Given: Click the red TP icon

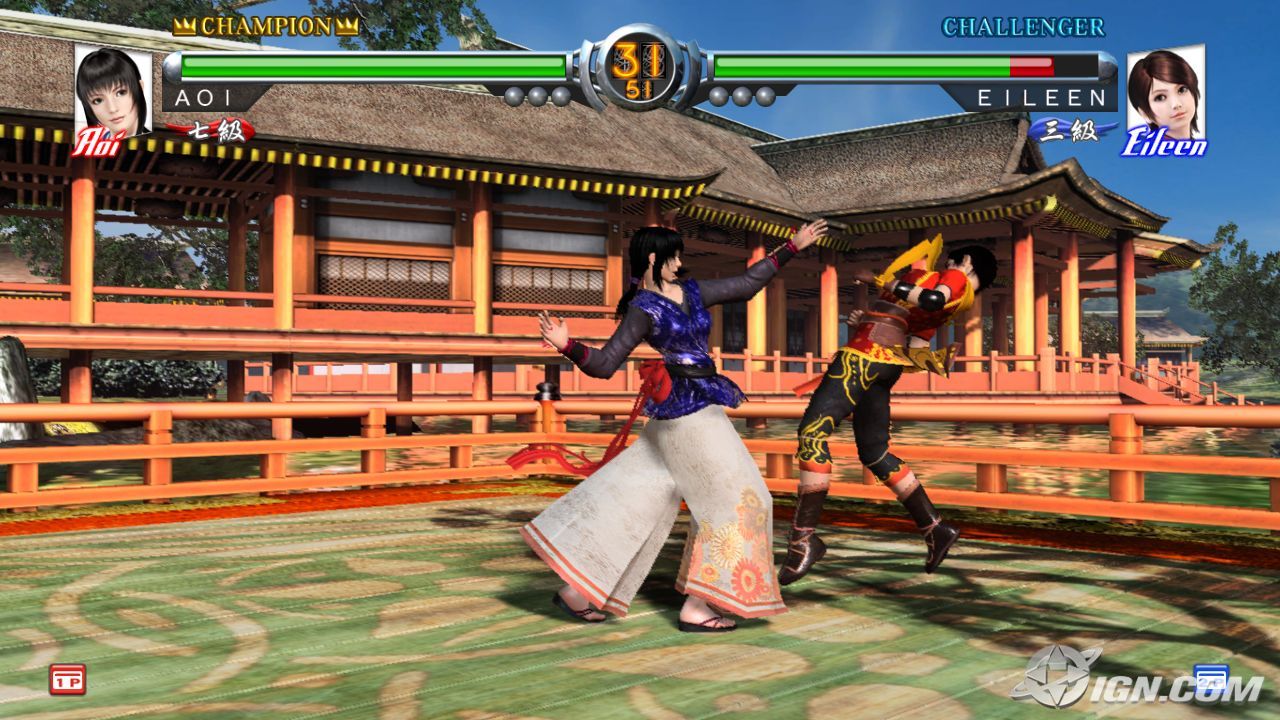Looking at the screenshot, I should click(67, 678).
